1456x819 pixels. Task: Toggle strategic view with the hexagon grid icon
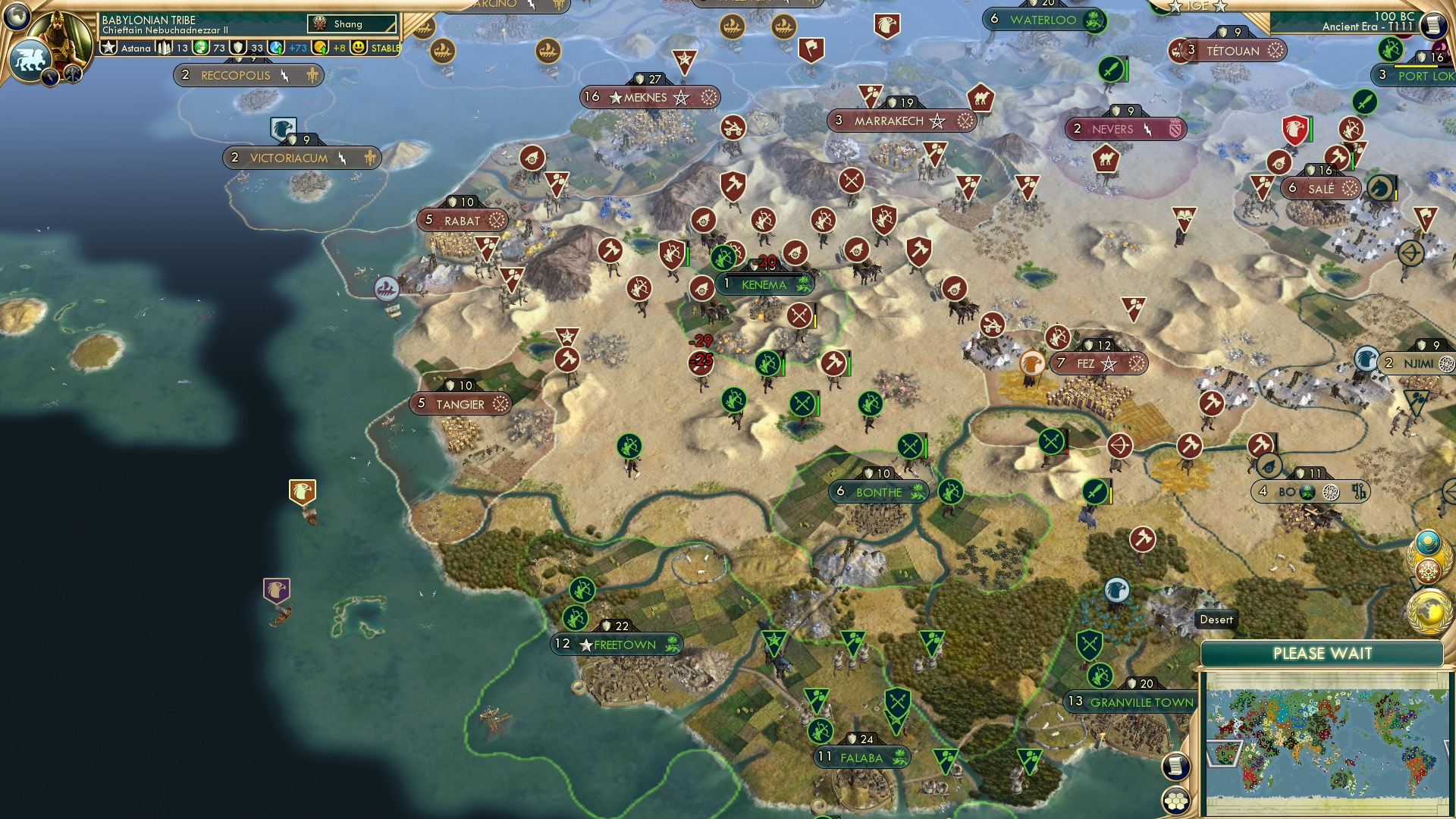(x=1175, y=802)
